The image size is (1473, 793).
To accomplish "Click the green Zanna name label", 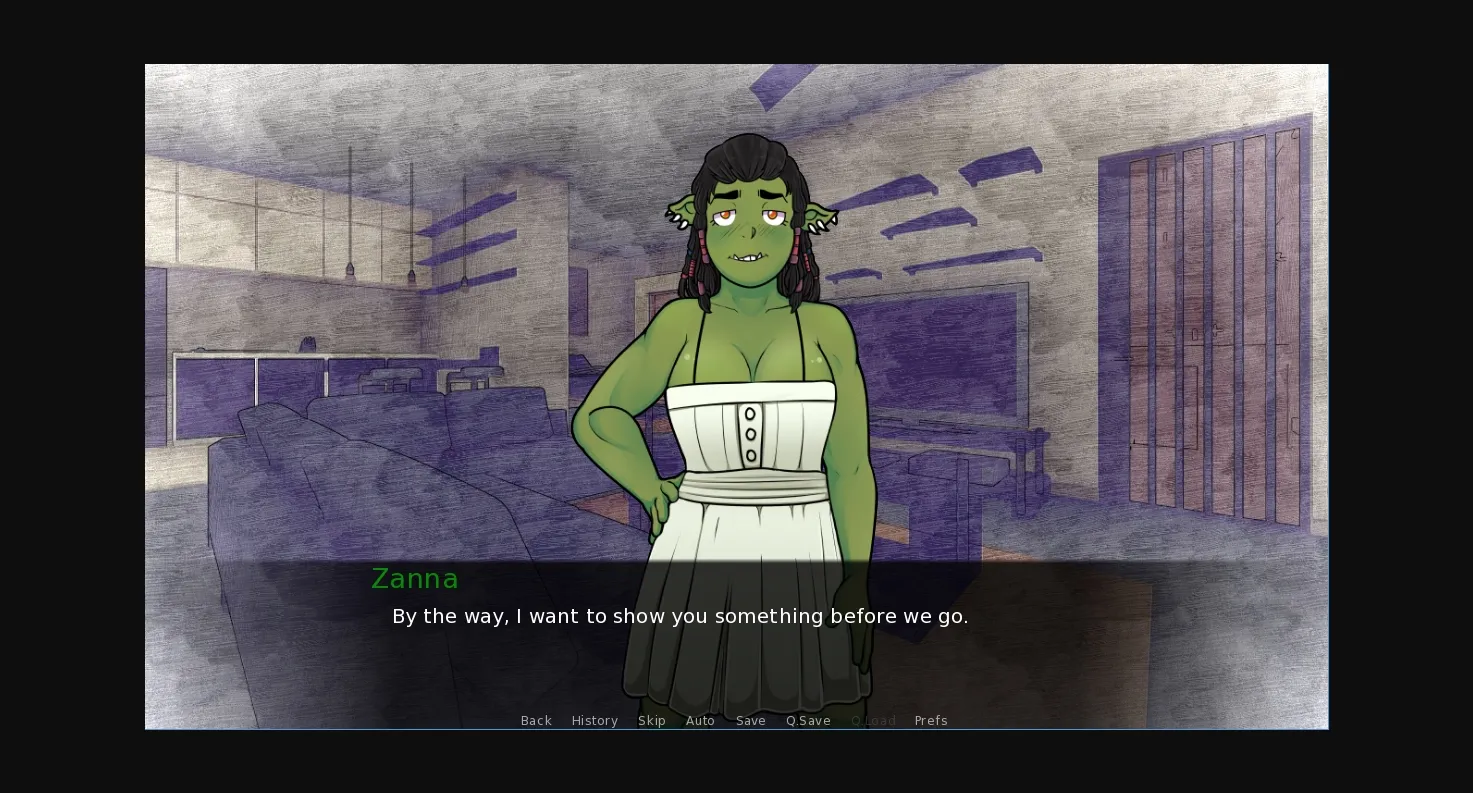I will coord(415,579).
